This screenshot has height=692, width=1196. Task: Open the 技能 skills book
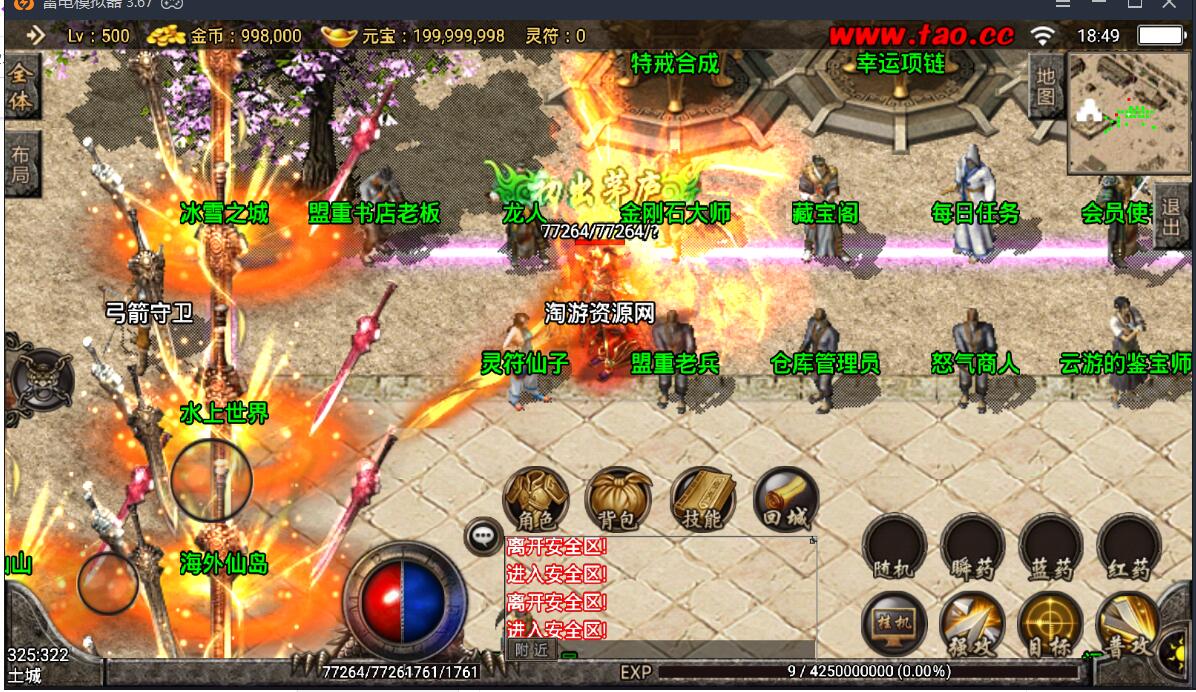[702, 499]
